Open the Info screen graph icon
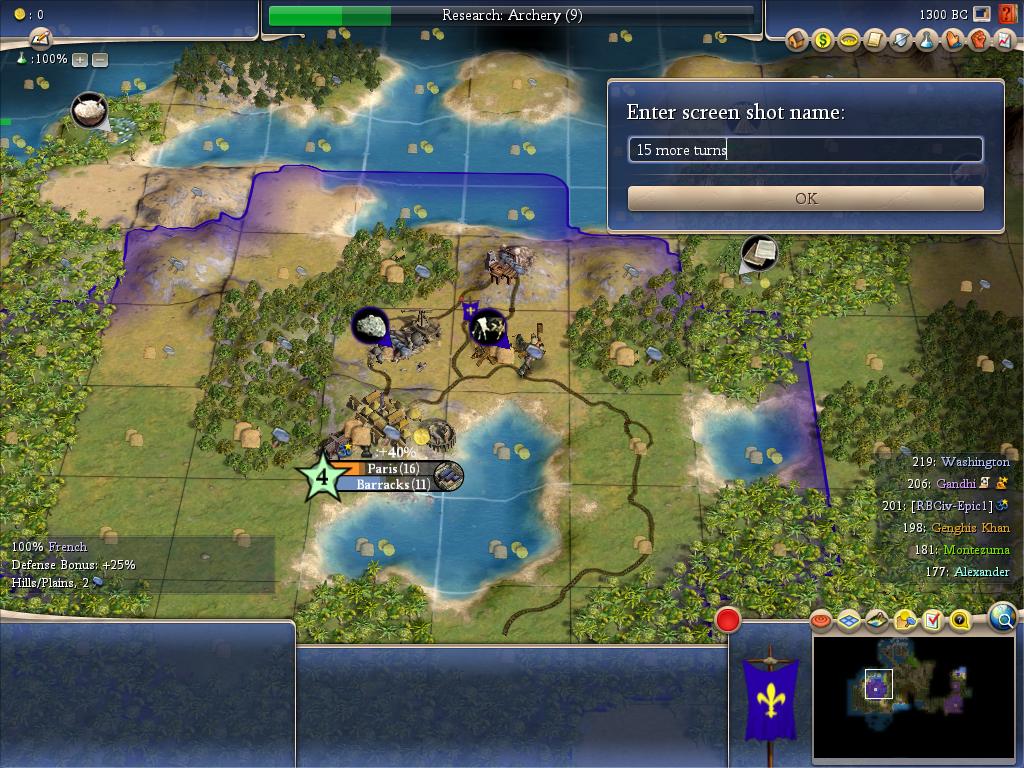 [x=1005, y=40]
